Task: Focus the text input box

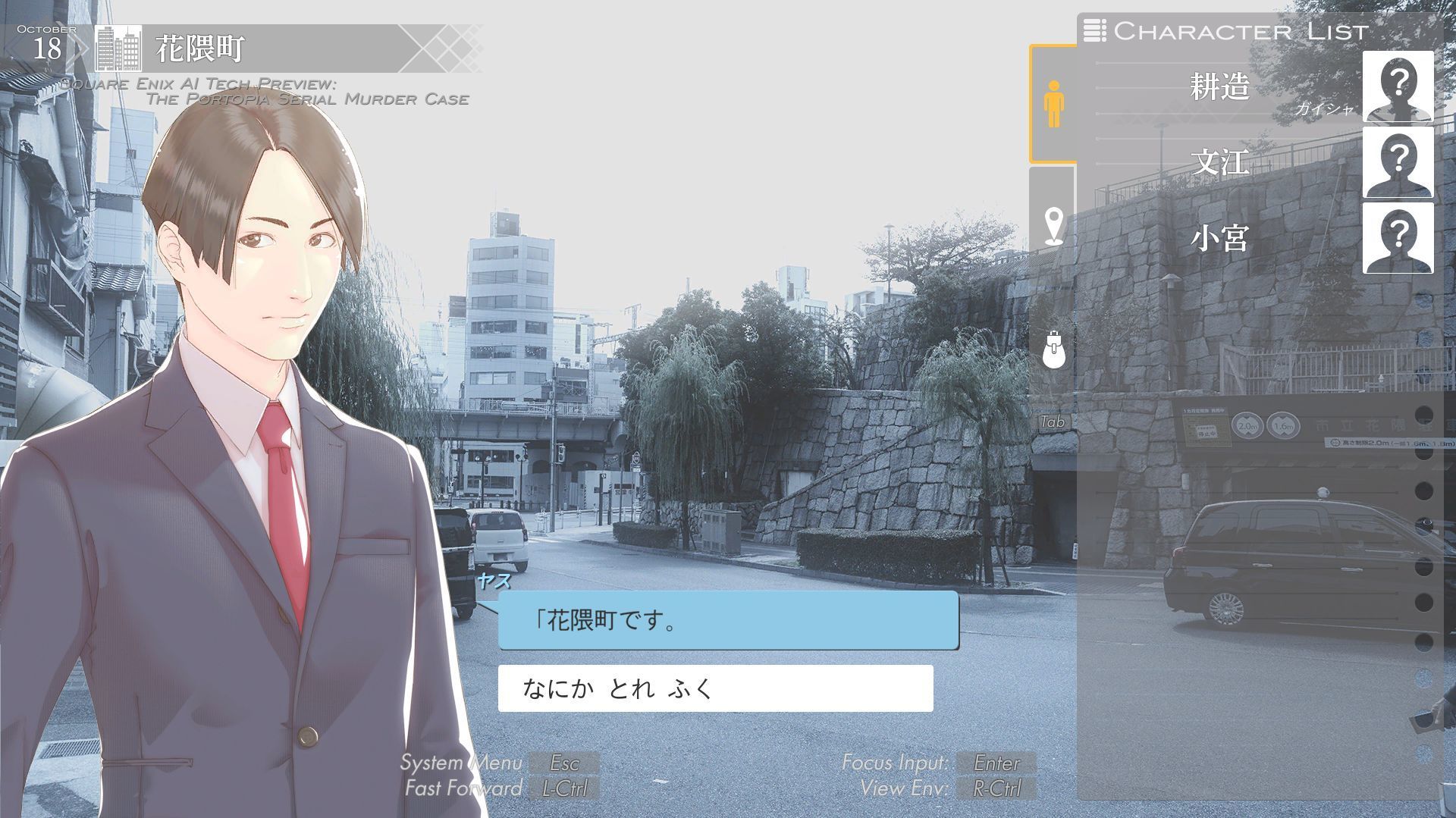Action: [715, 688]
